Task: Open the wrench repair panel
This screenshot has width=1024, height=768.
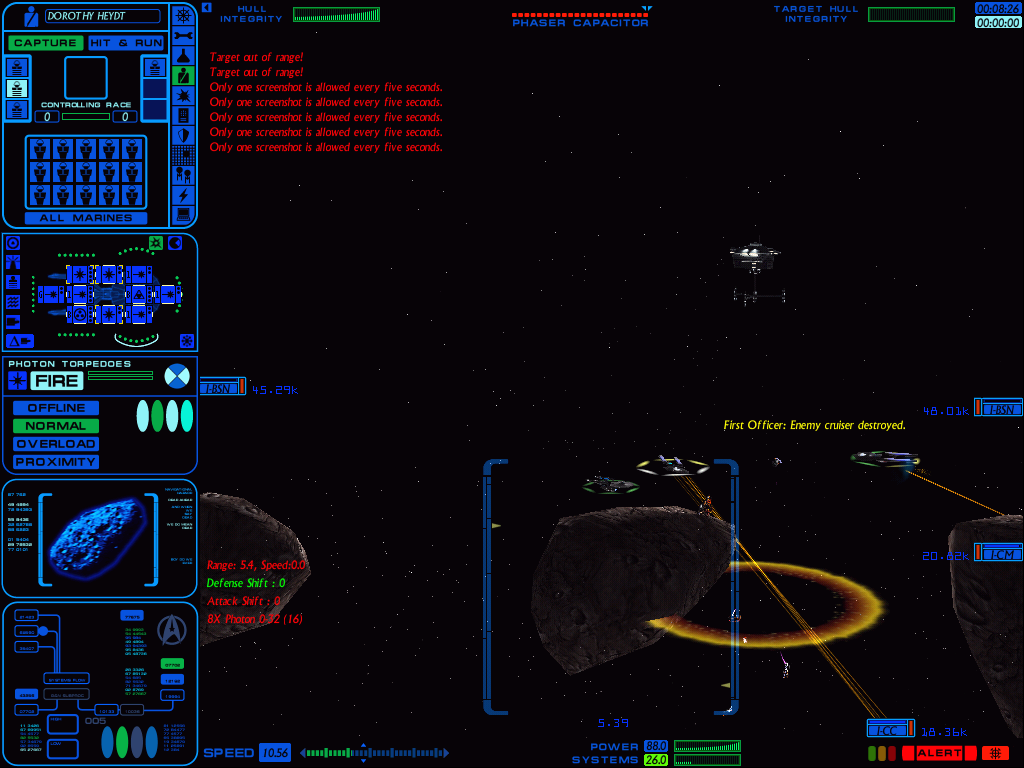Action: coord(183,34)
